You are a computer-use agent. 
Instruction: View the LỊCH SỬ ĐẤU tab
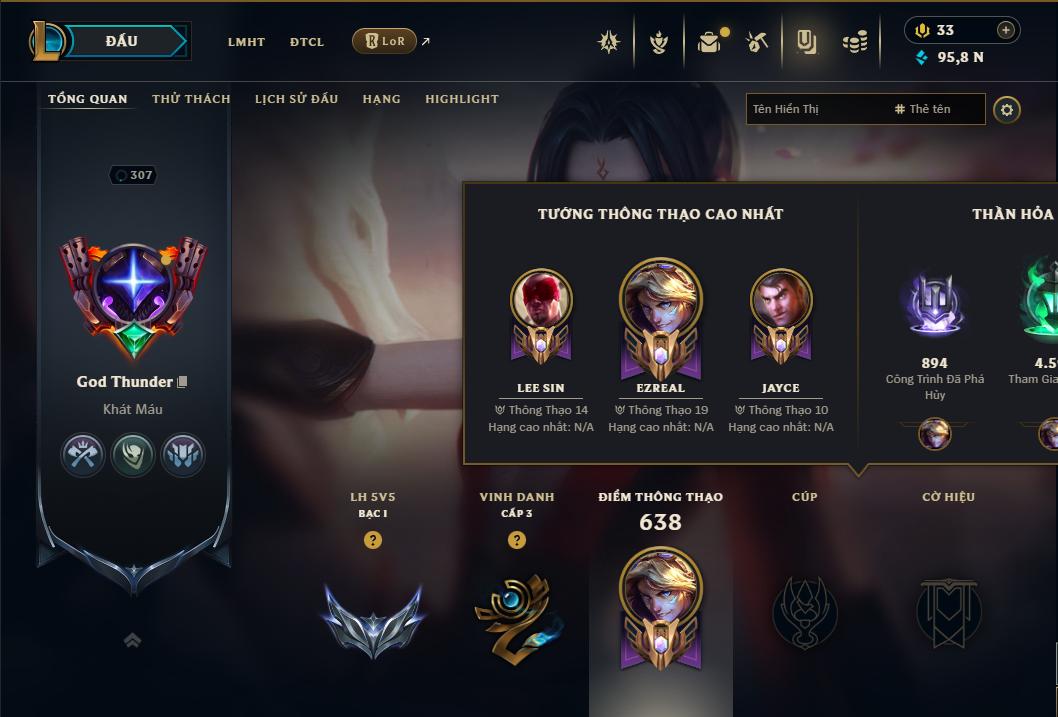click(296, 99)
